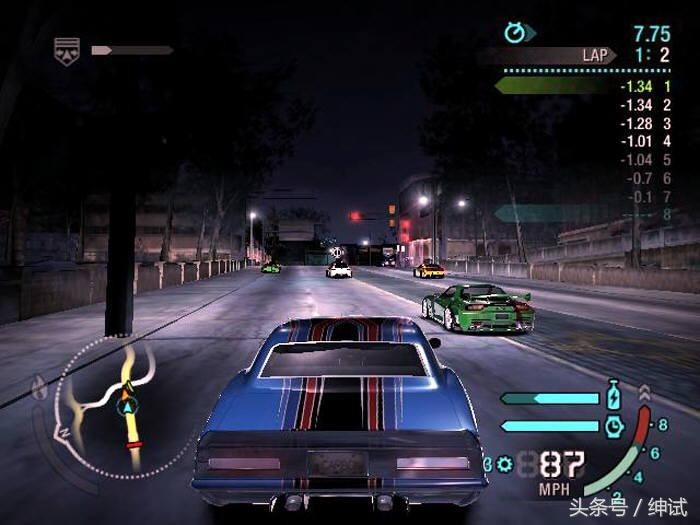Select the player arrow on the minimap

127,407
